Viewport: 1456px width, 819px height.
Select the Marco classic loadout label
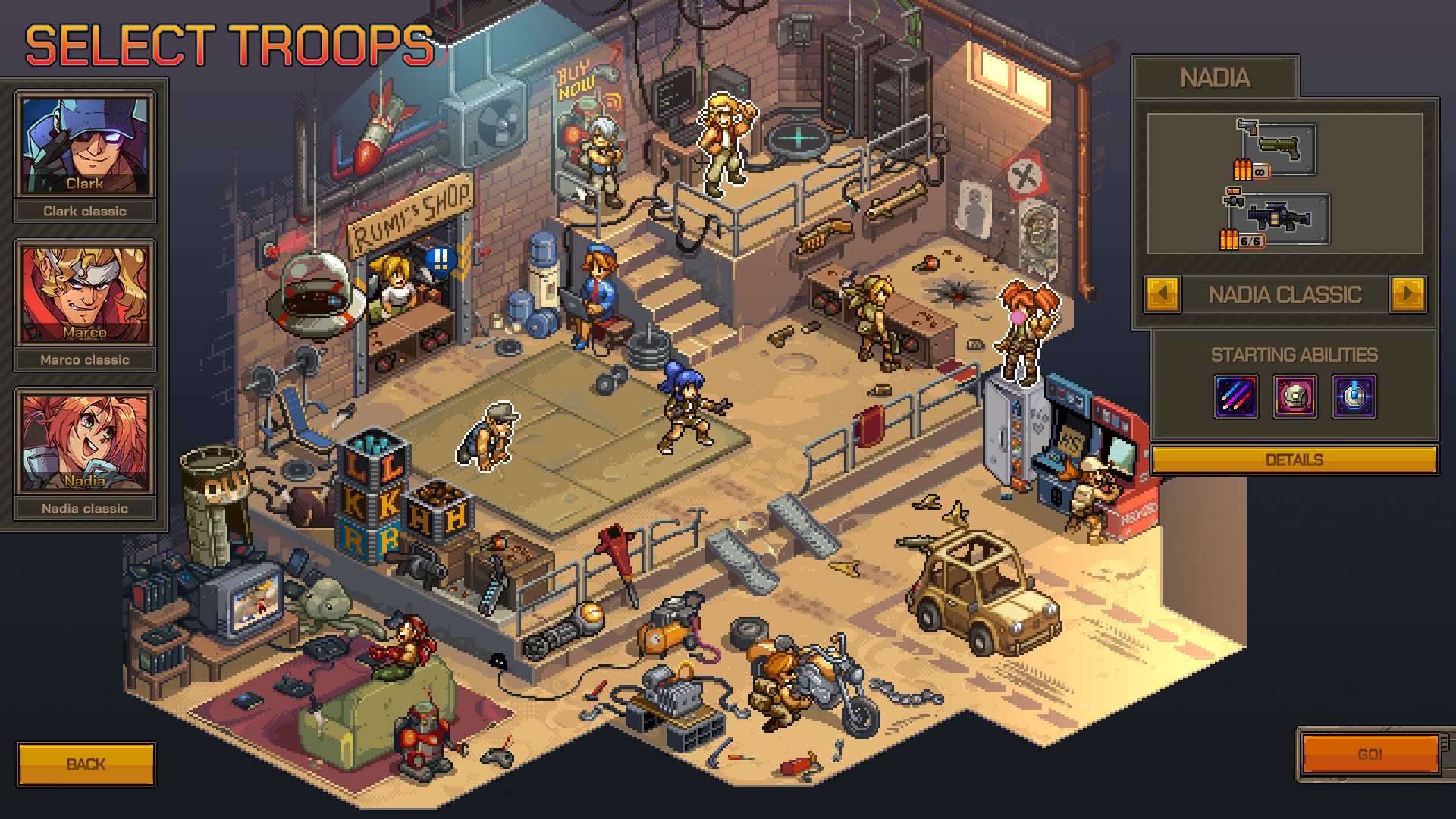(x=86, y=359)
